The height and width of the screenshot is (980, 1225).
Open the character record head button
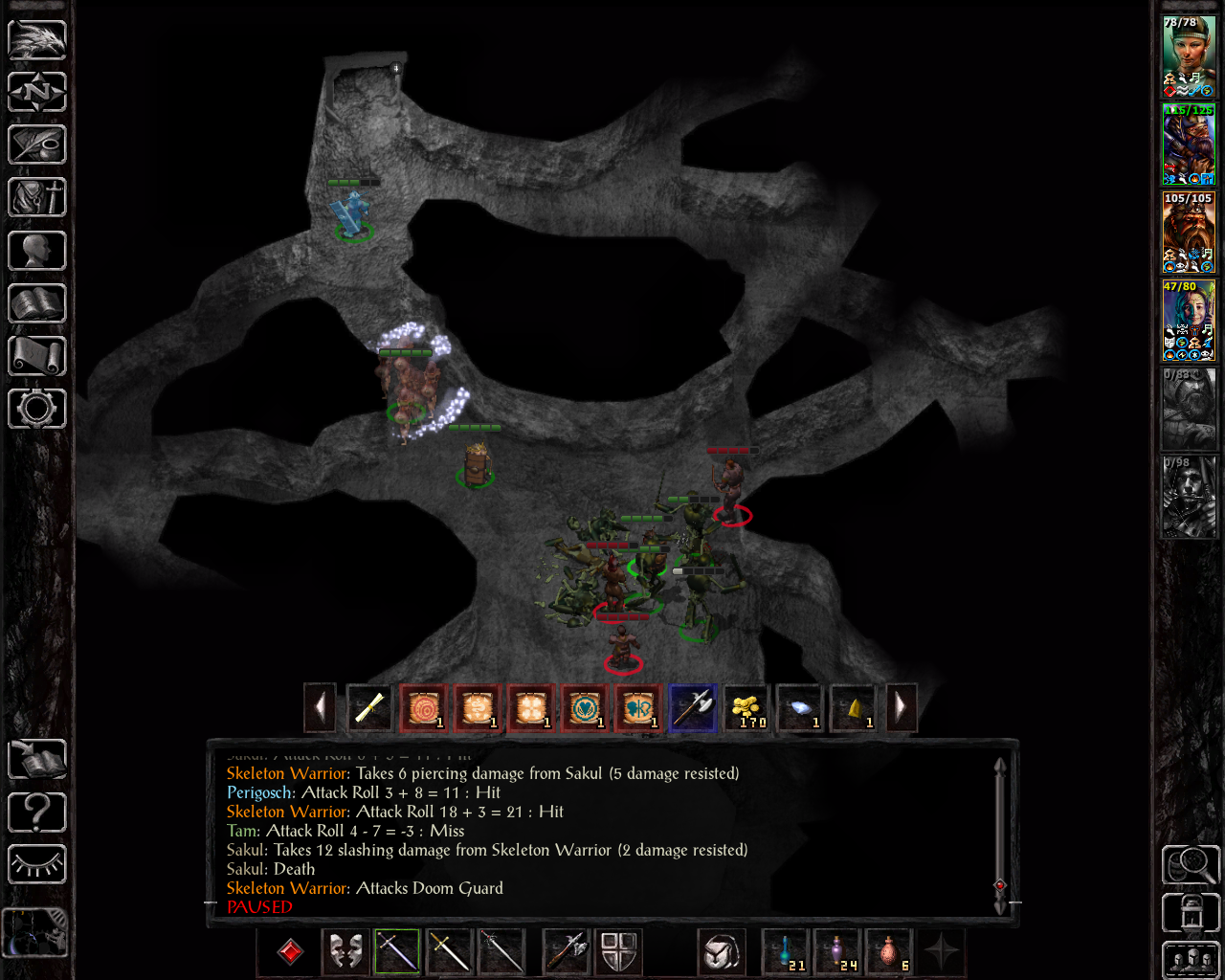pos(37,251)
